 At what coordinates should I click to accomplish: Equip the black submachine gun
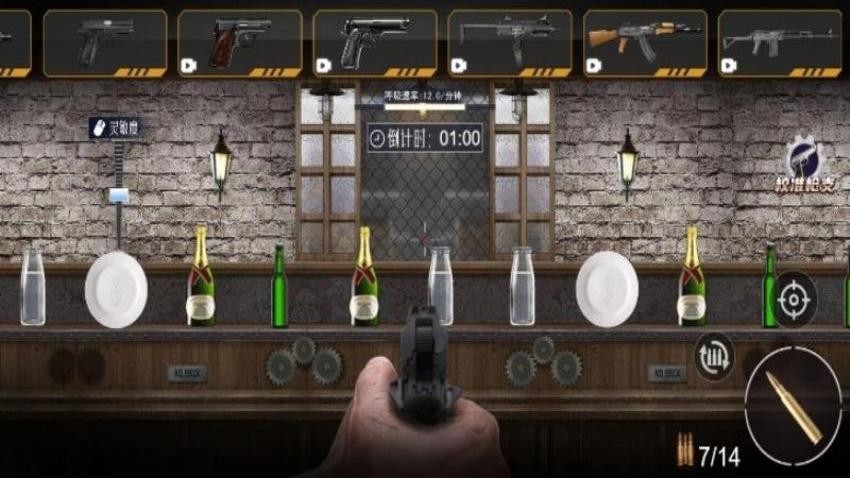click(x=509, y=42)
